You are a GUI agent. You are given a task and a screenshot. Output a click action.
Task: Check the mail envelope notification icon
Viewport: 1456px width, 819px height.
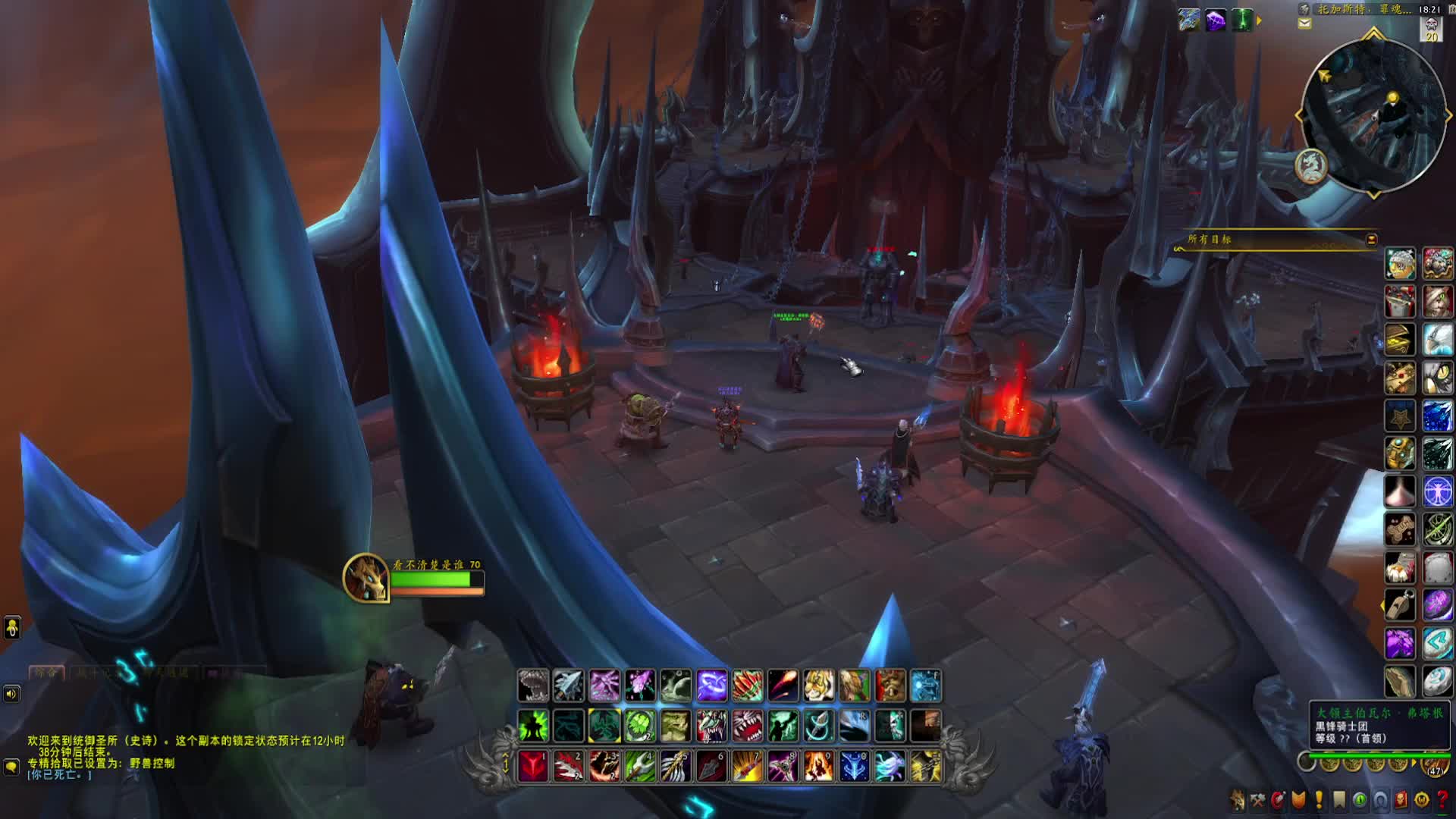coord(1304,24)
